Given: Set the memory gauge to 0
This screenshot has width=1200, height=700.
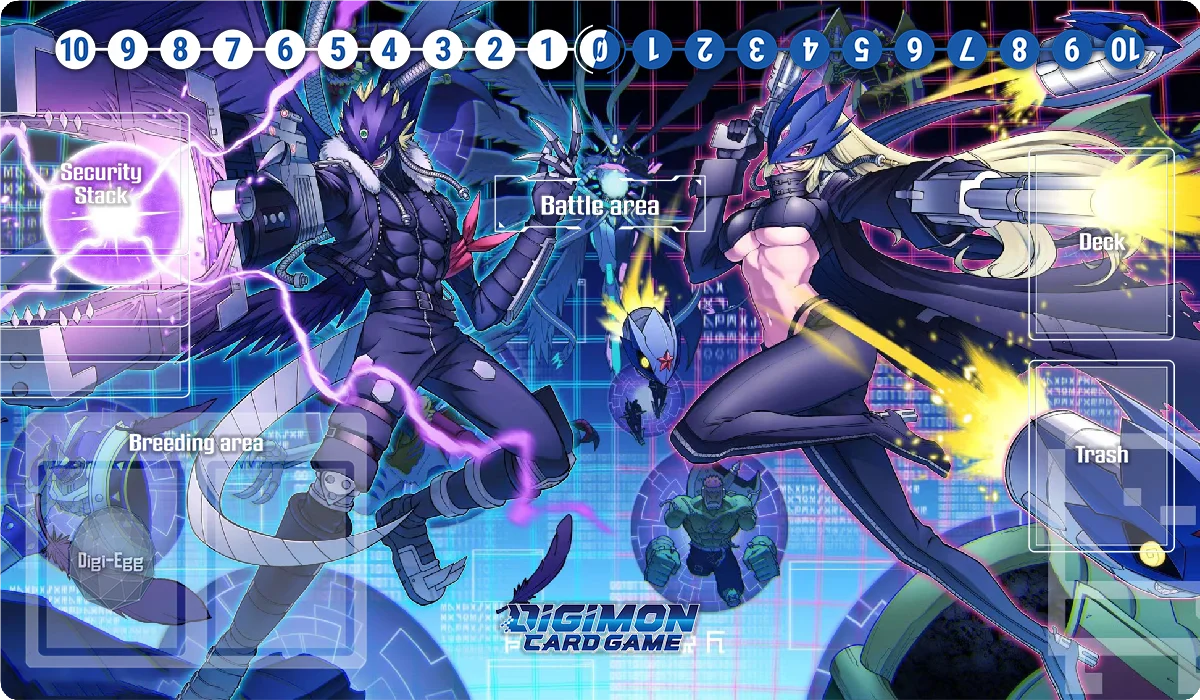Looking at the screenshot, I should (x=599, y=48).
